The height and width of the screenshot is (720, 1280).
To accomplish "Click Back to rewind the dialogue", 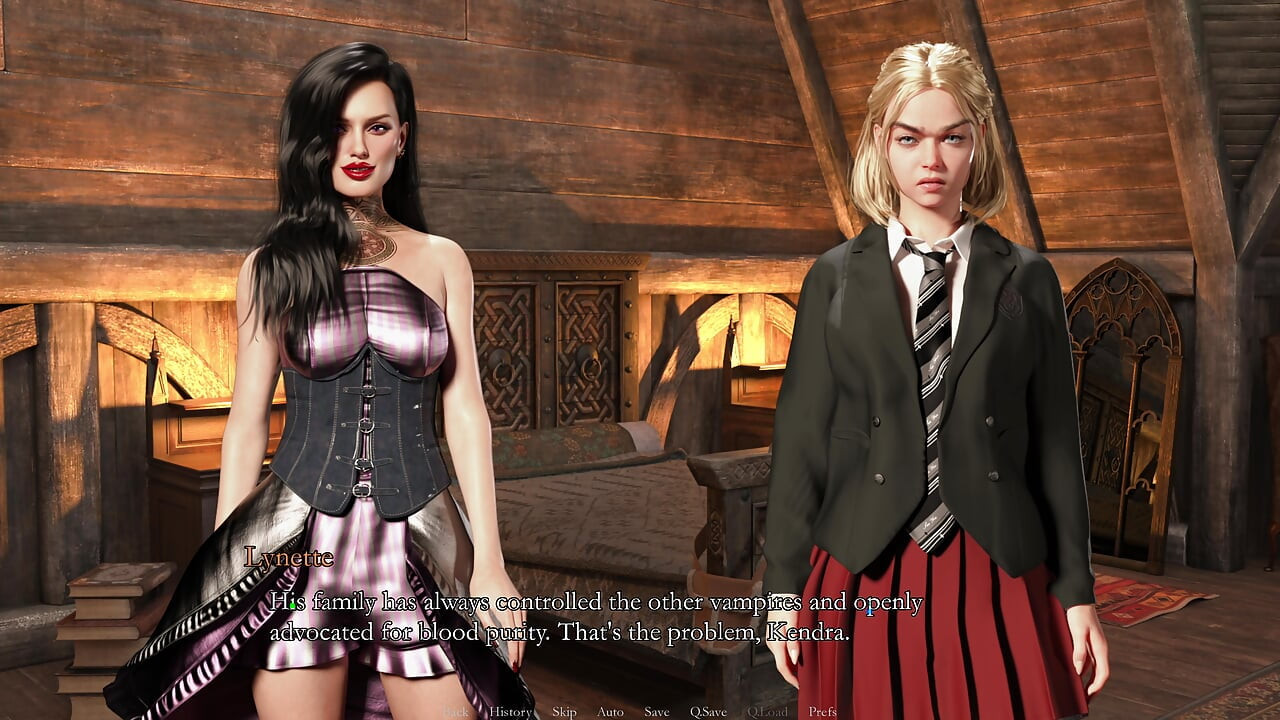I will [x=456, y=712].
